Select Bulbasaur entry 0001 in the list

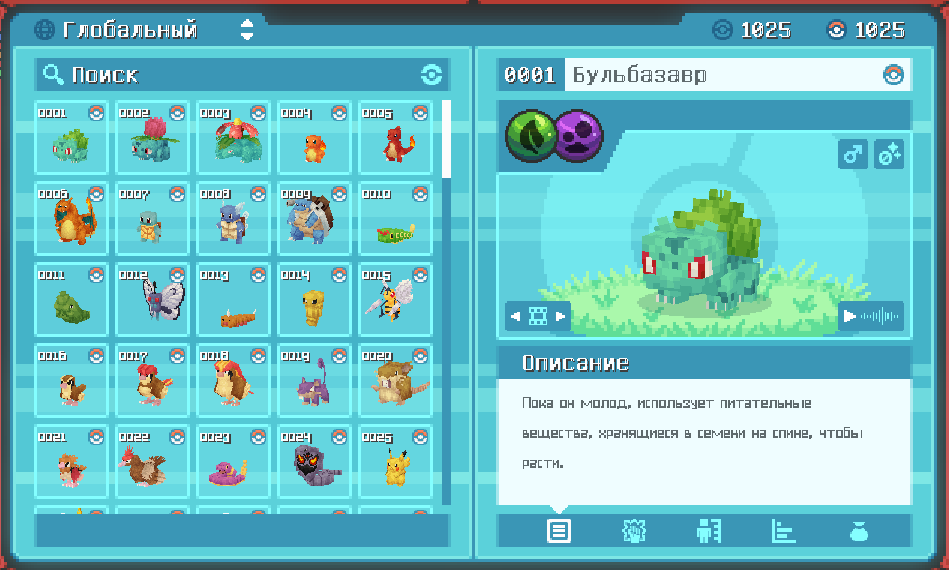[x=72, y=137]
